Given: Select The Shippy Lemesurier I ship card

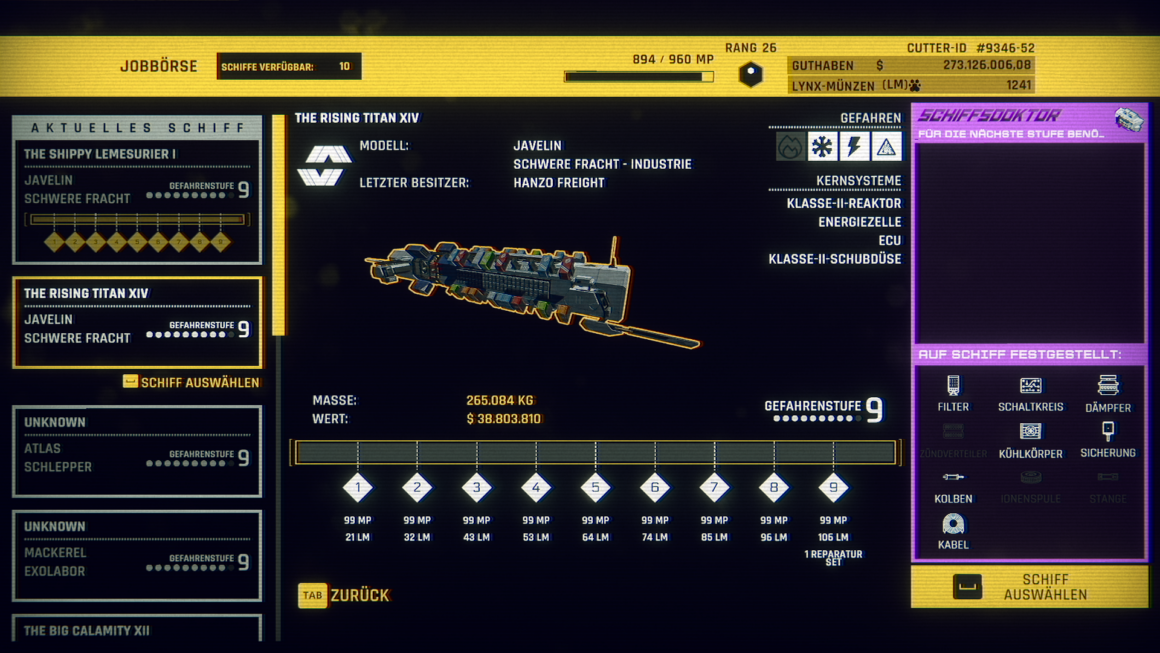Looking at the screenshot, I should pos(137,202).
